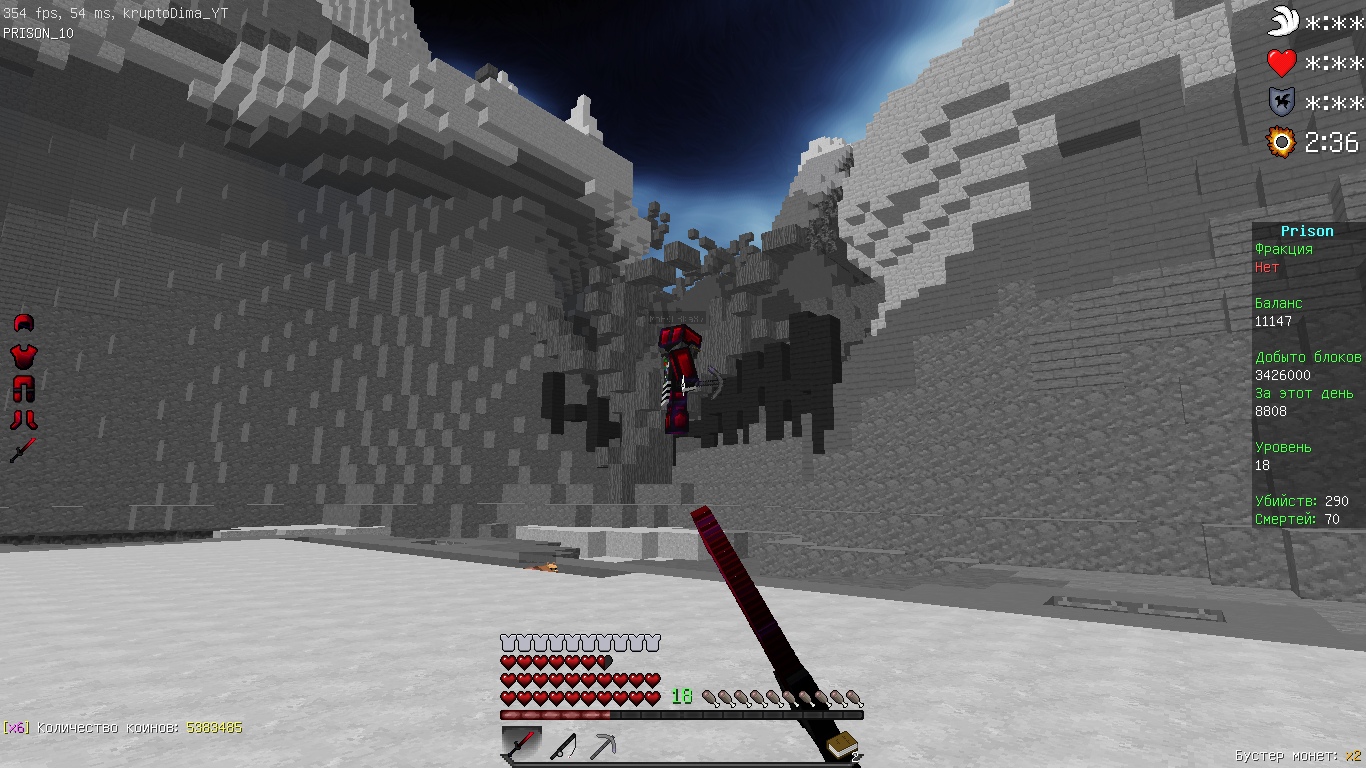
Task: Click the fire ring status effect icon
Action: (1282, 142)
